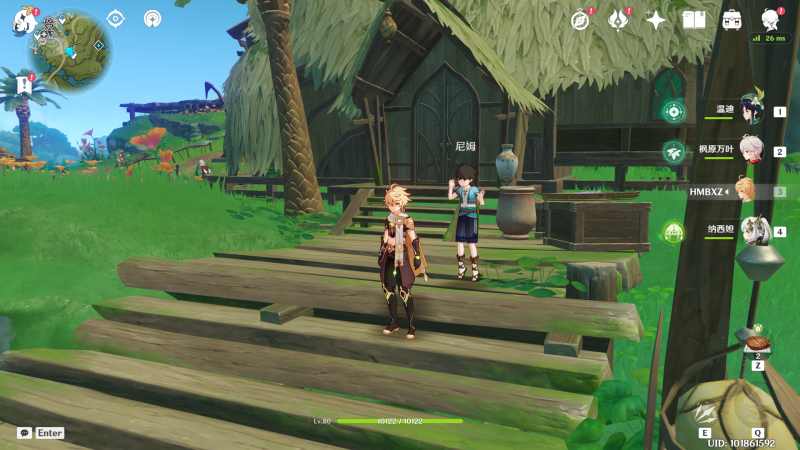Open the circular minimap
Viewport: 800px width, 450px height.
click(69, 51)
